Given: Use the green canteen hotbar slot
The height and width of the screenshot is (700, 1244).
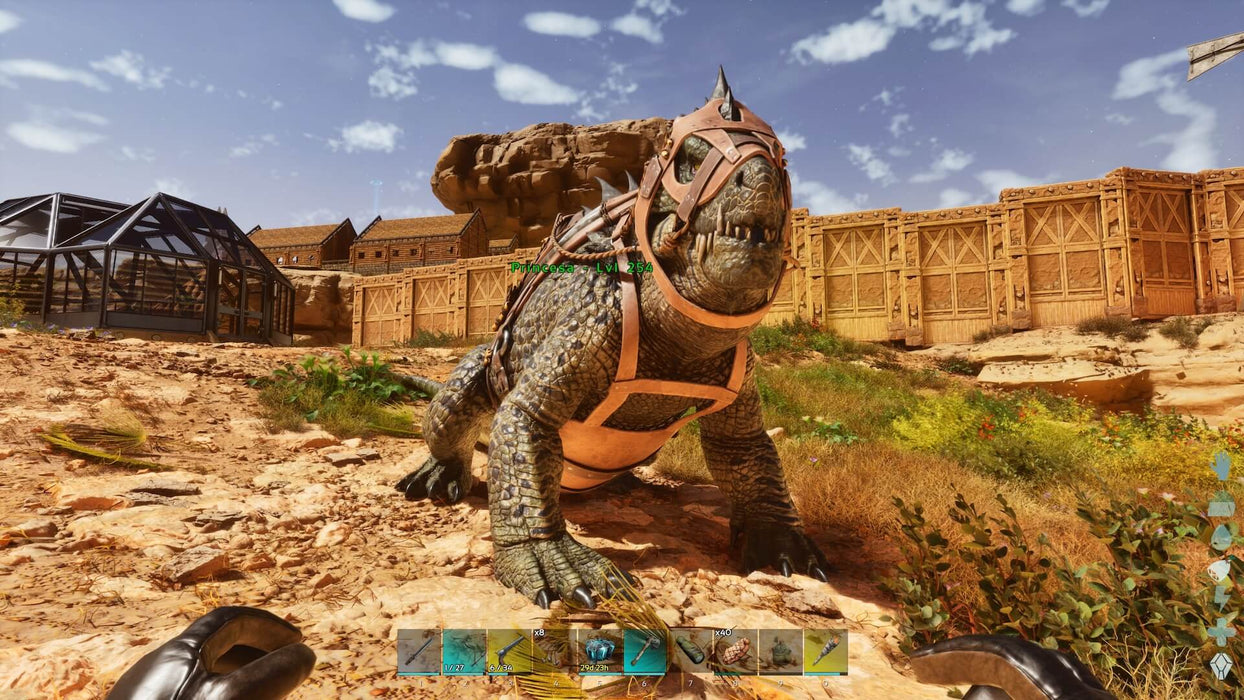Looking at the screenshot, I should pos(689,651).
